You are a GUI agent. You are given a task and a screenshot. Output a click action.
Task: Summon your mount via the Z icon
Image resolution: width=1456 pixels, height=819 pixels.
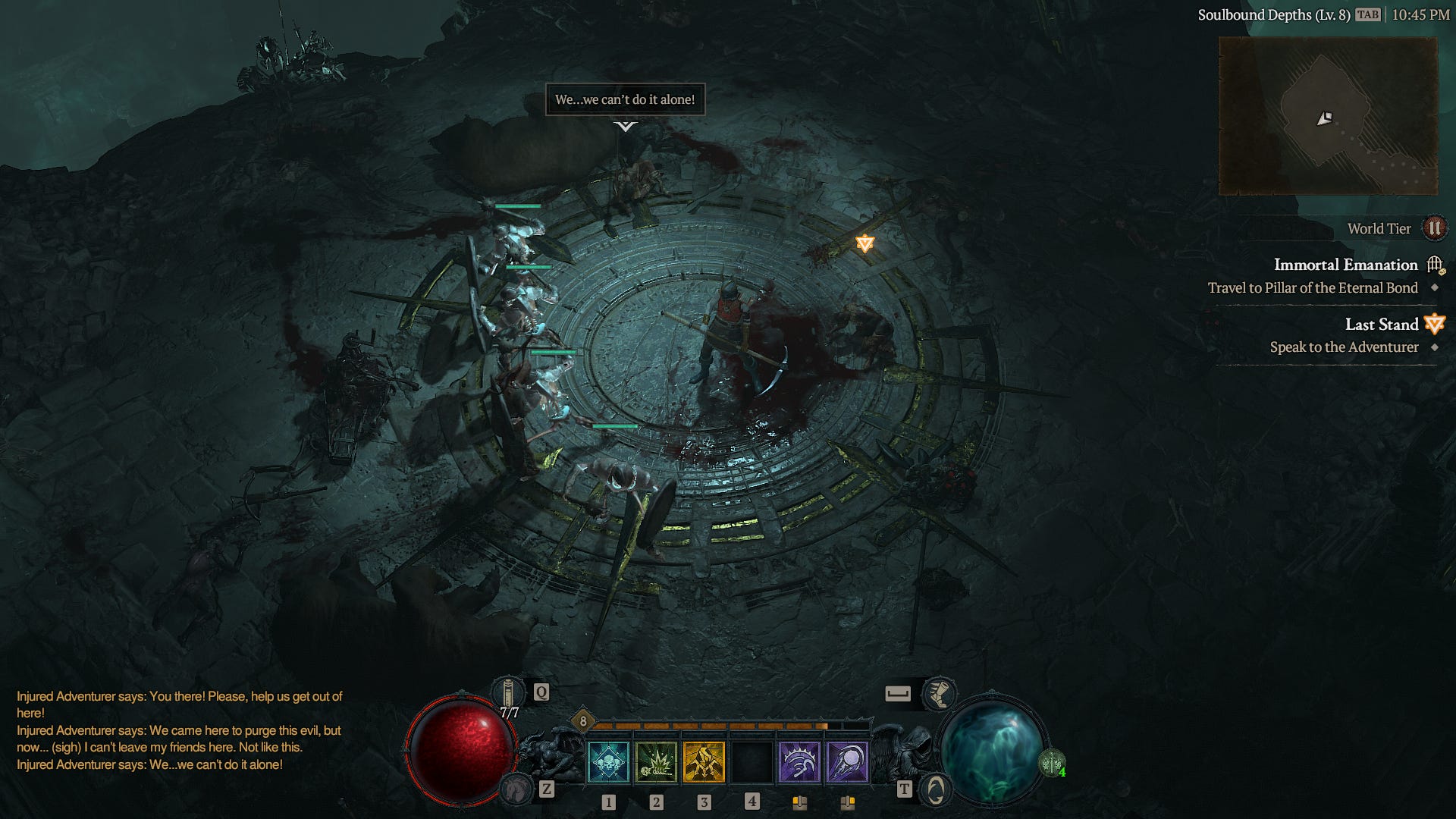[x=516, y=789]
